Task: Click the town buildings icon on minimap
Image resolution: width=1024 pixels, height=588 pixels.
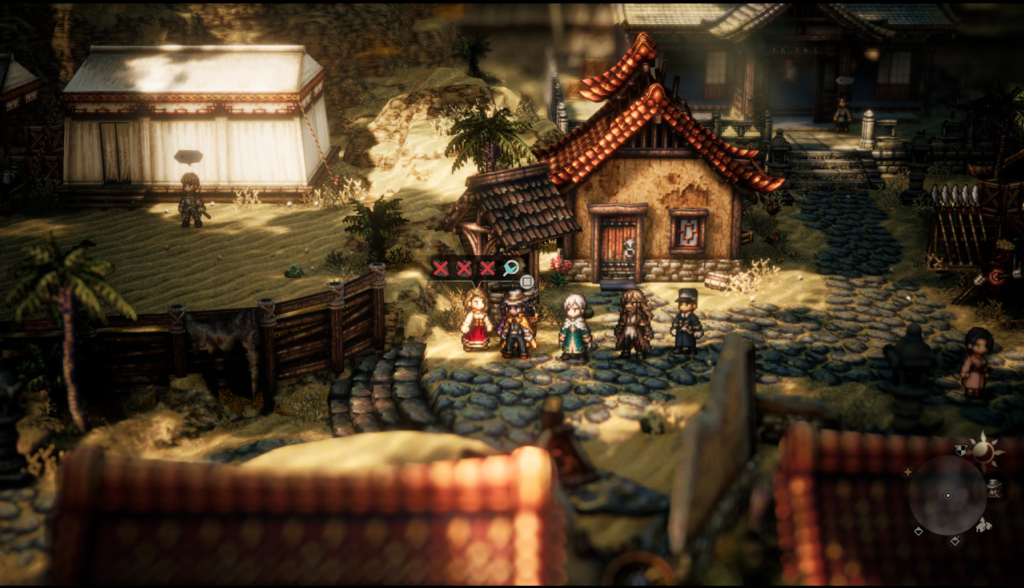Action: tap(984, 524)
